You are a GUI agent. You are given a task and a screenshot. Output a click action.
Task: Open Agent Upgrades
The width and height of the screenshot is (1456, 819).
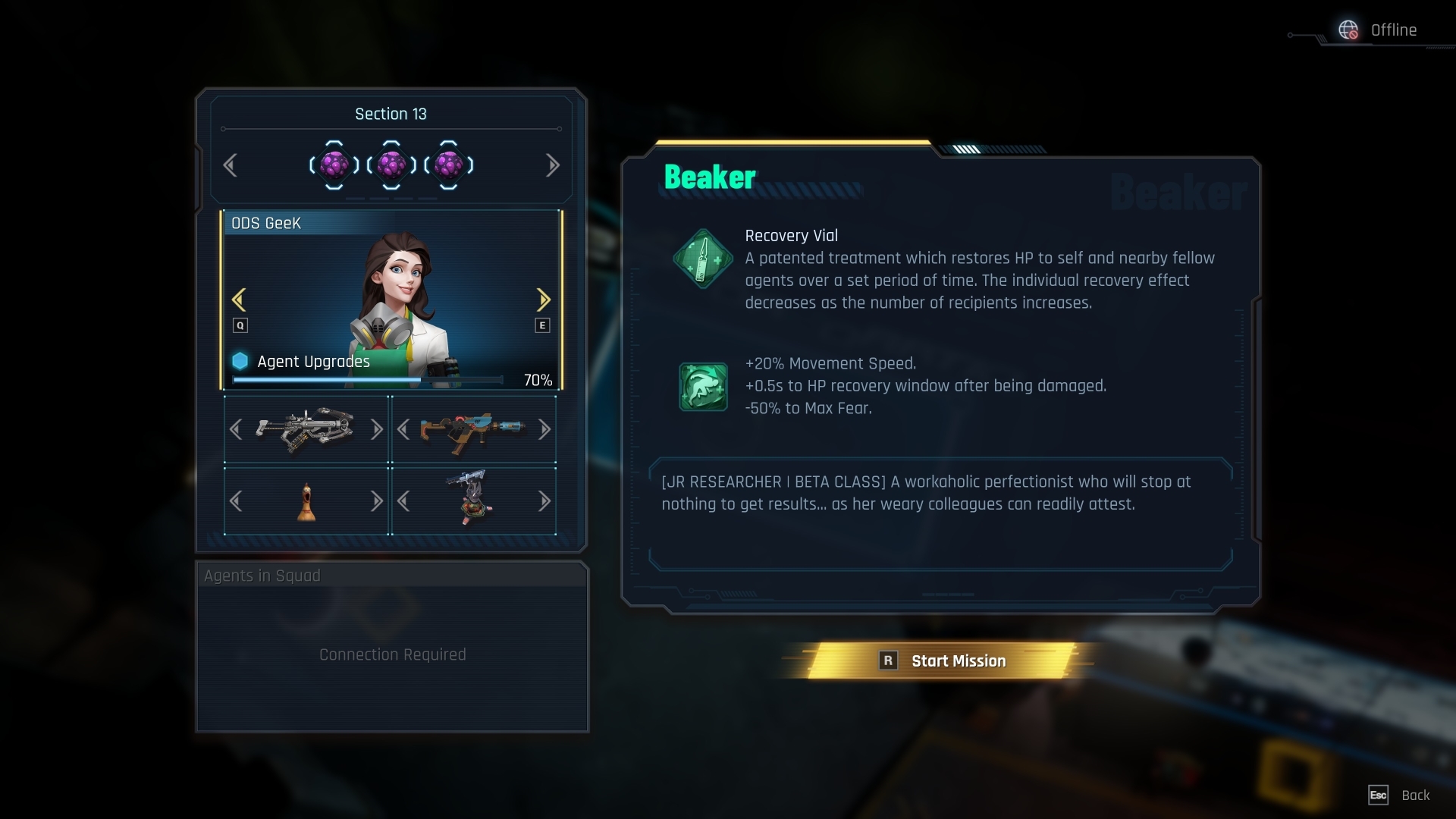pyautogui.click(x=313, y=362)
